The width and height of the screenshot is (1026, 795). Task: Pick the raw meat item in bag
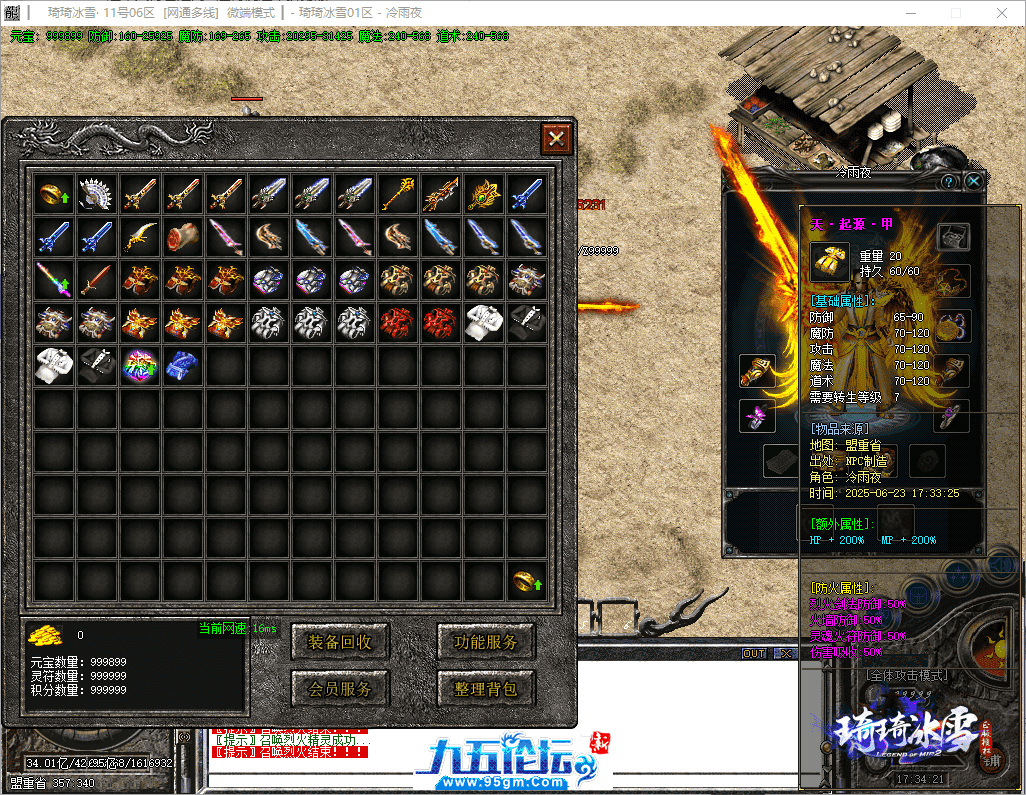184,236
